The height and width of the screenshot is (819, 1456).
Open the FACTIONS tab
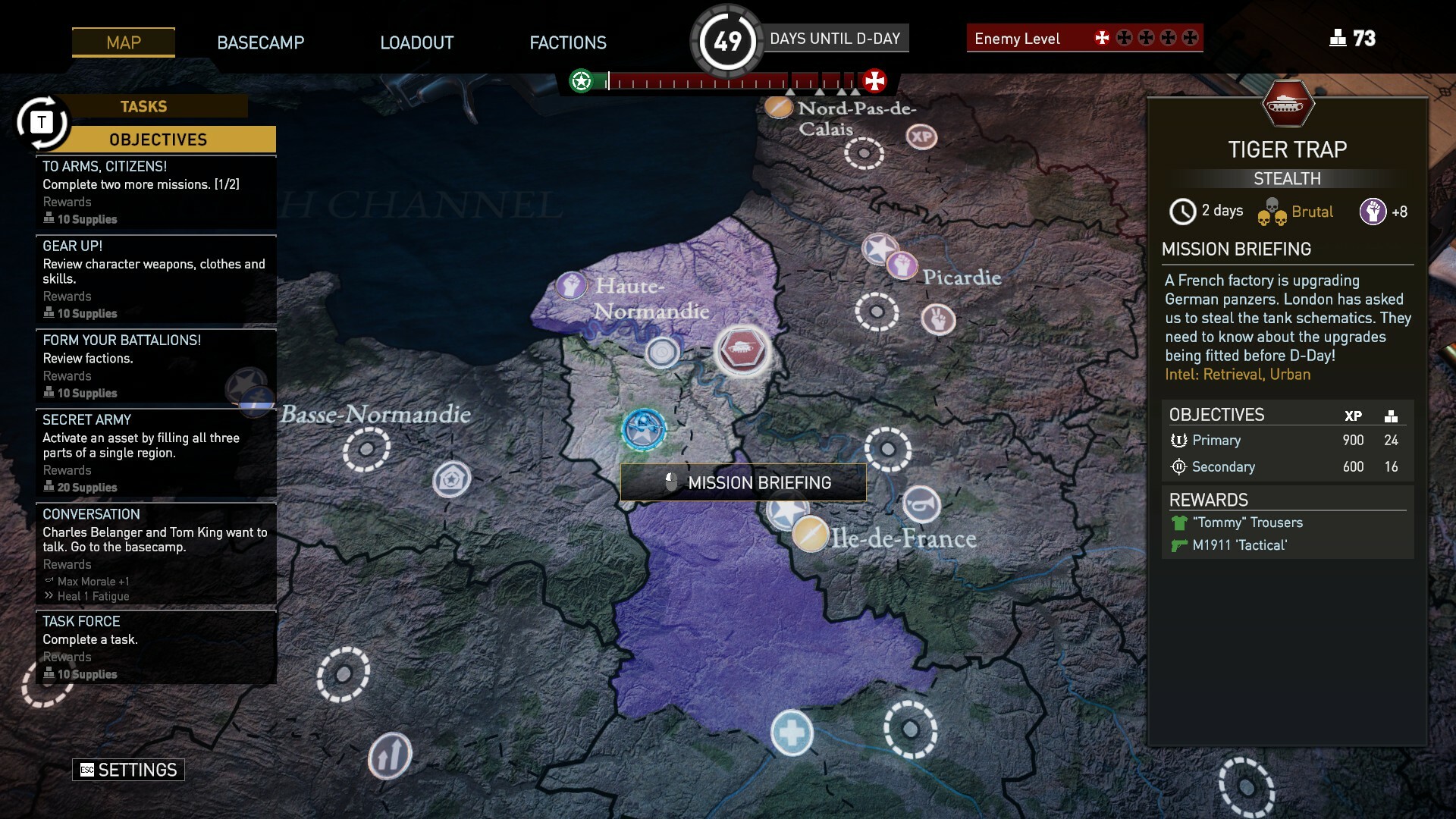pyautogui.click(x=567, y=42)
